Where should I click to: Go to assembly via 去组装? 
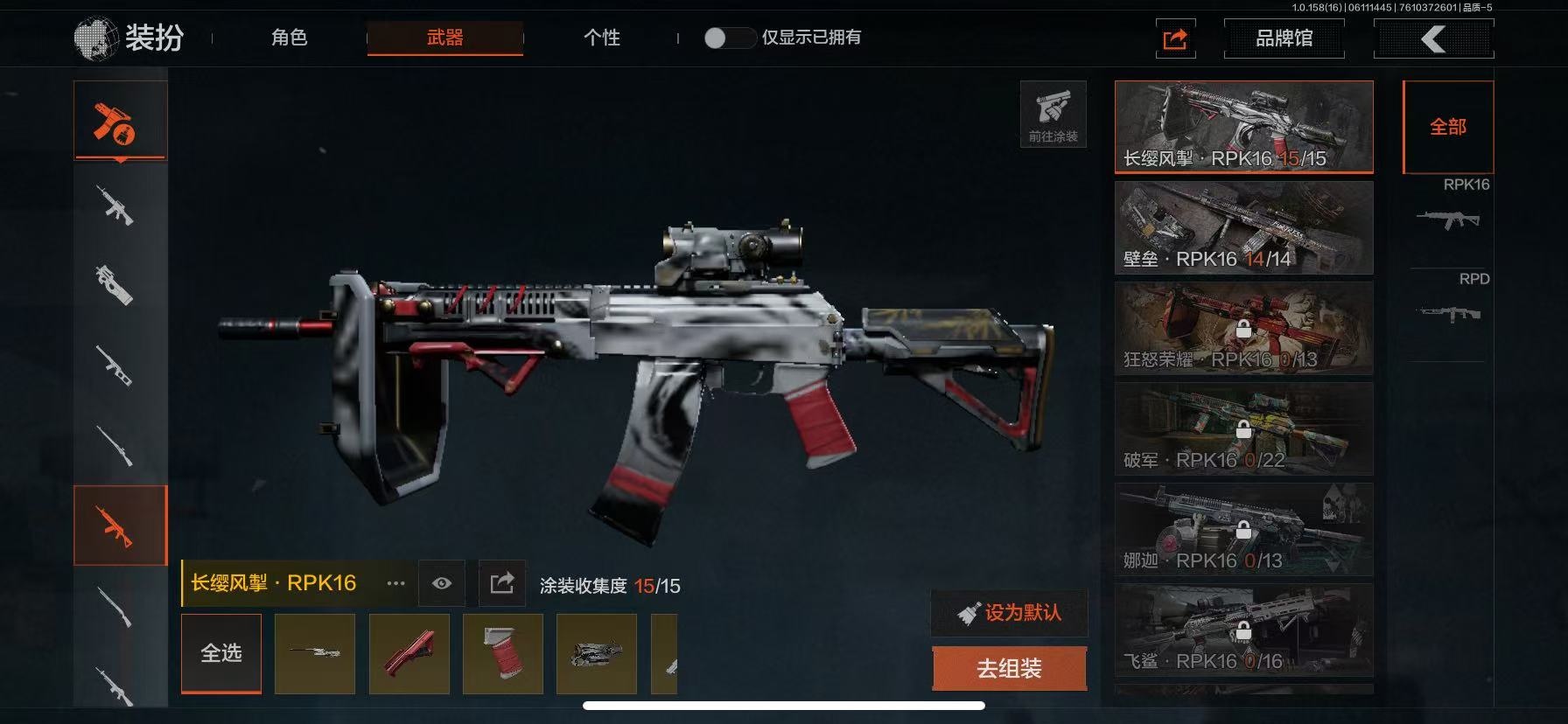(1009, 669)
